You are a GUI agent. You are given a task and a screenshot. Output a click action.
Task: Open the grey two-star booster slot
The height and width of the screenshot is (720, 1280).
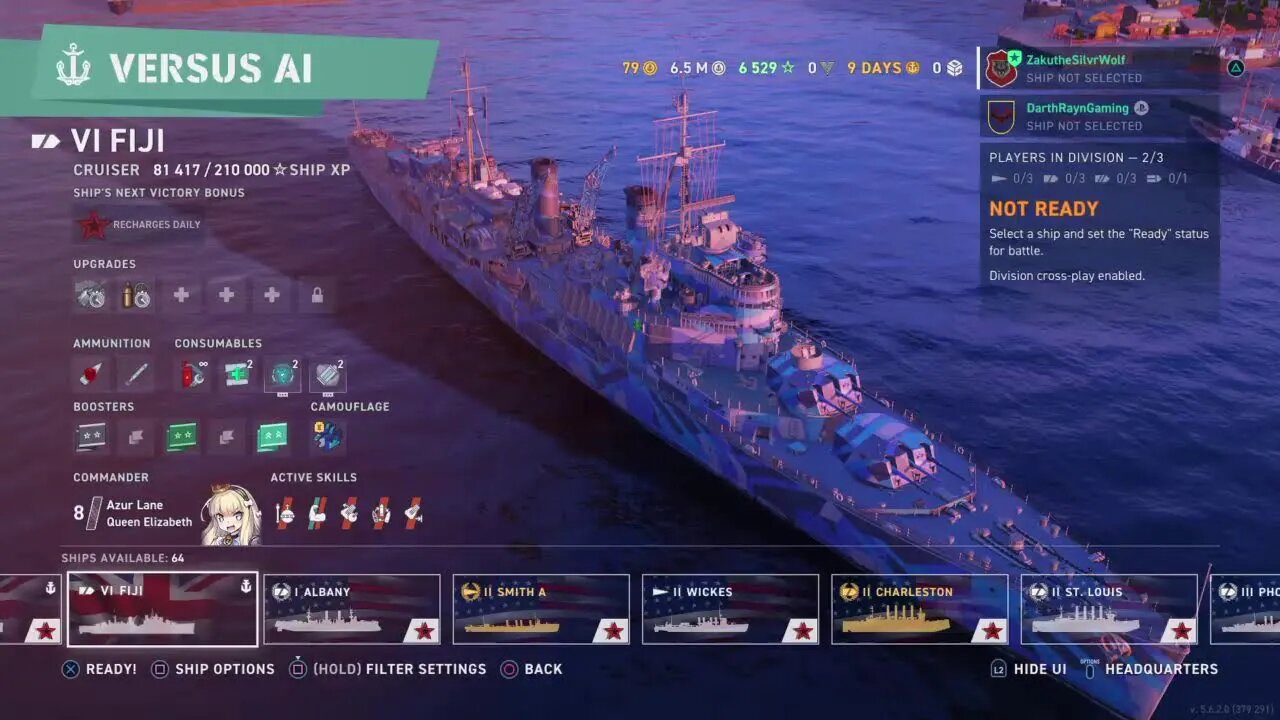point(91,436)
